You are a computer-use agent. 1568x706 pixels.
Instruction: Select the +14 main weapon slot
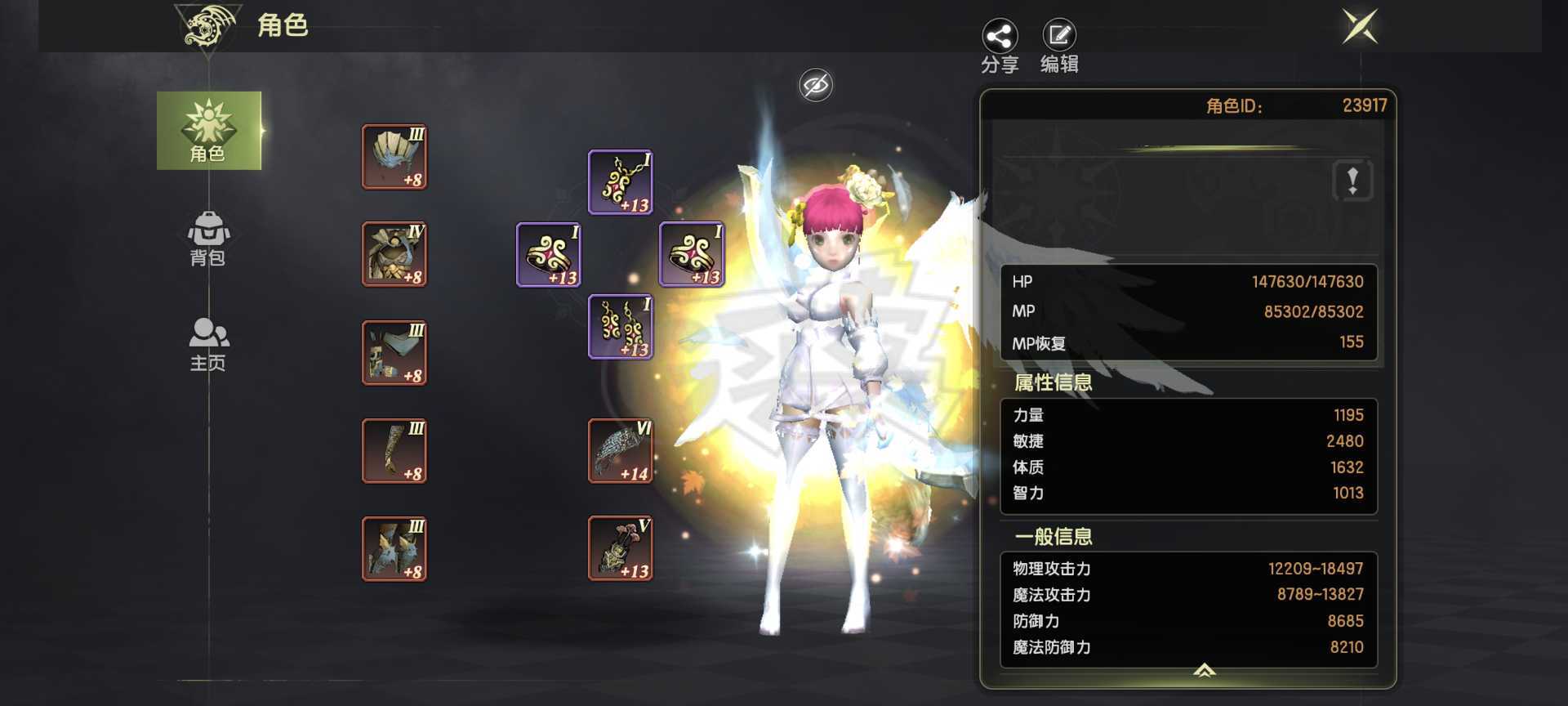[x=621, y=450]
